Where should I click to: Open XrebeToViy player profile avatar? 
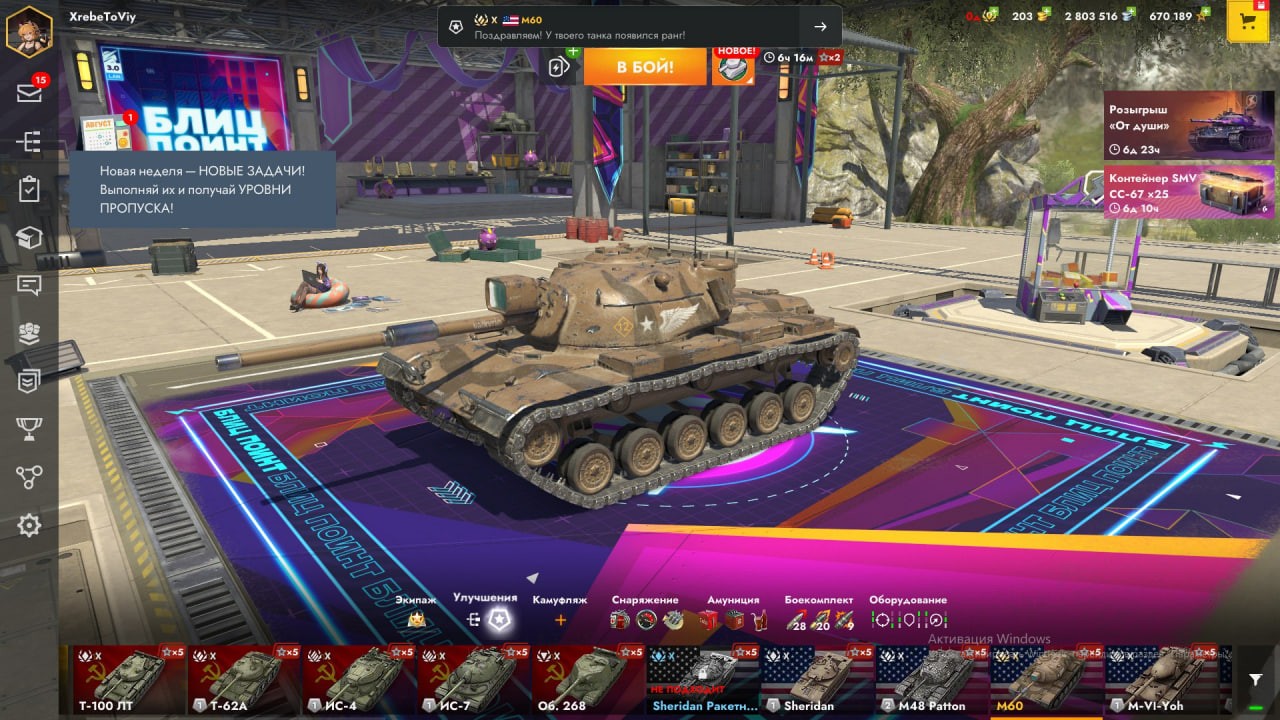point(29,30)
